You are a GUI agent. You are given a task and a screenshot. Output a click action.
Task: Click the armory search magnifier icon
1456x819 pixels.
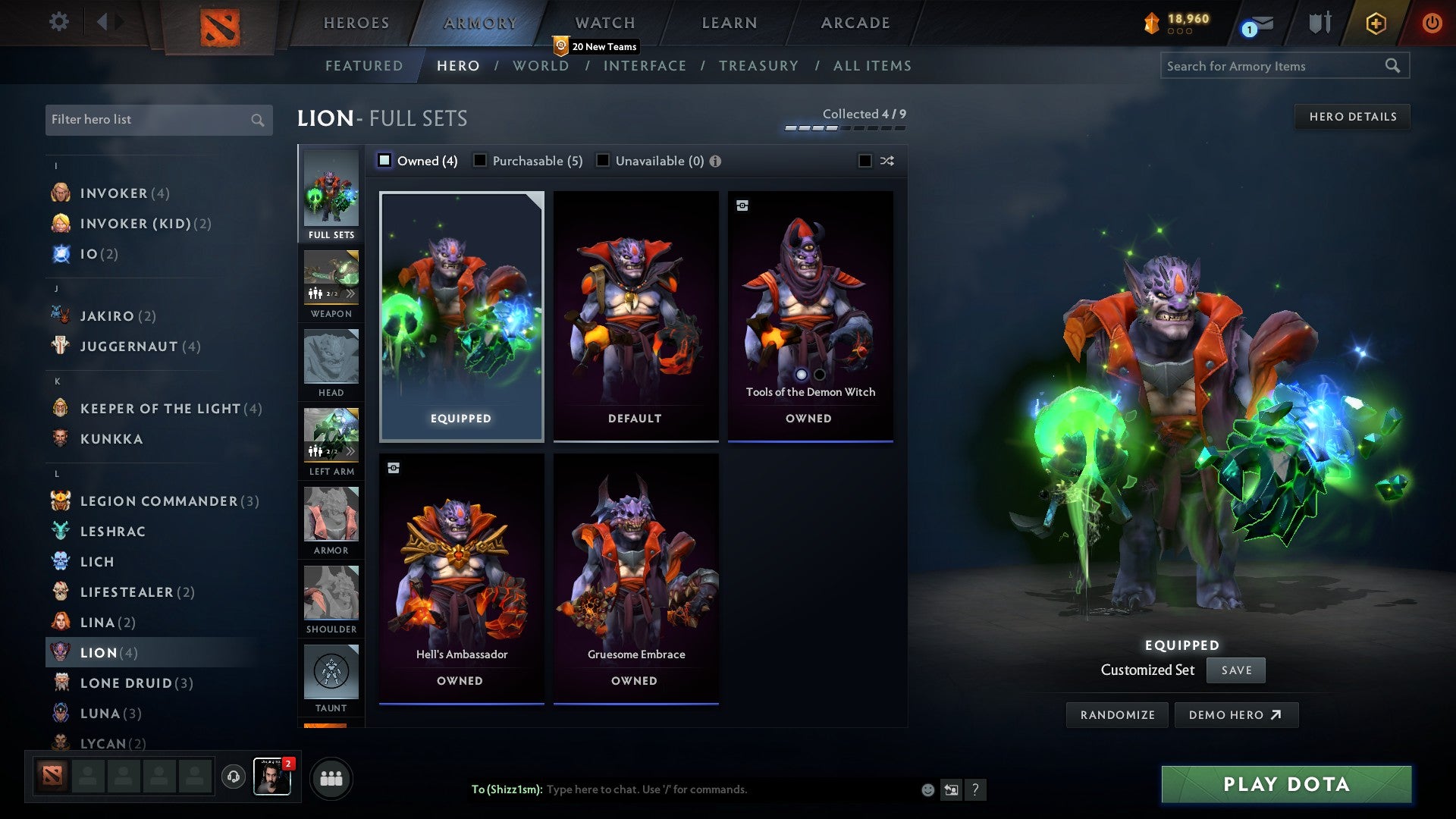[1394, 66]
